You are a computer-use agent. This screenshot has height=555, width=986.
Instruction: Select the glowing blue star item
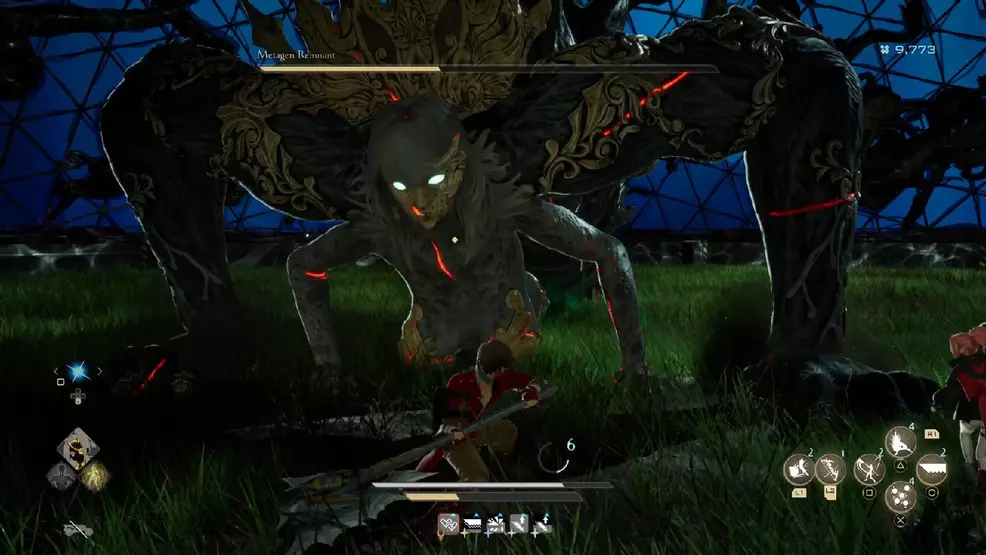76,372
